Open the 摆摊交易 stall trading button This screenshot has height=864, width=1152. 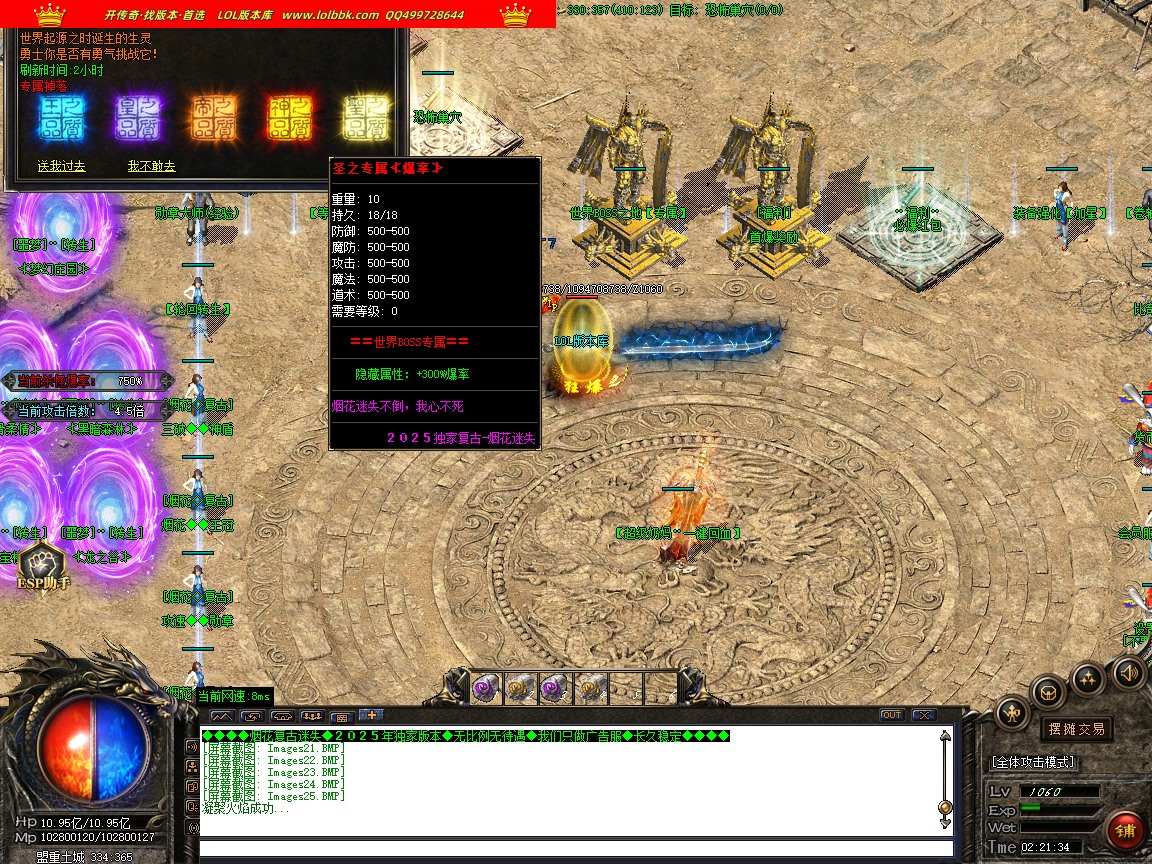pyautogui.click(x=1076, y=729)
